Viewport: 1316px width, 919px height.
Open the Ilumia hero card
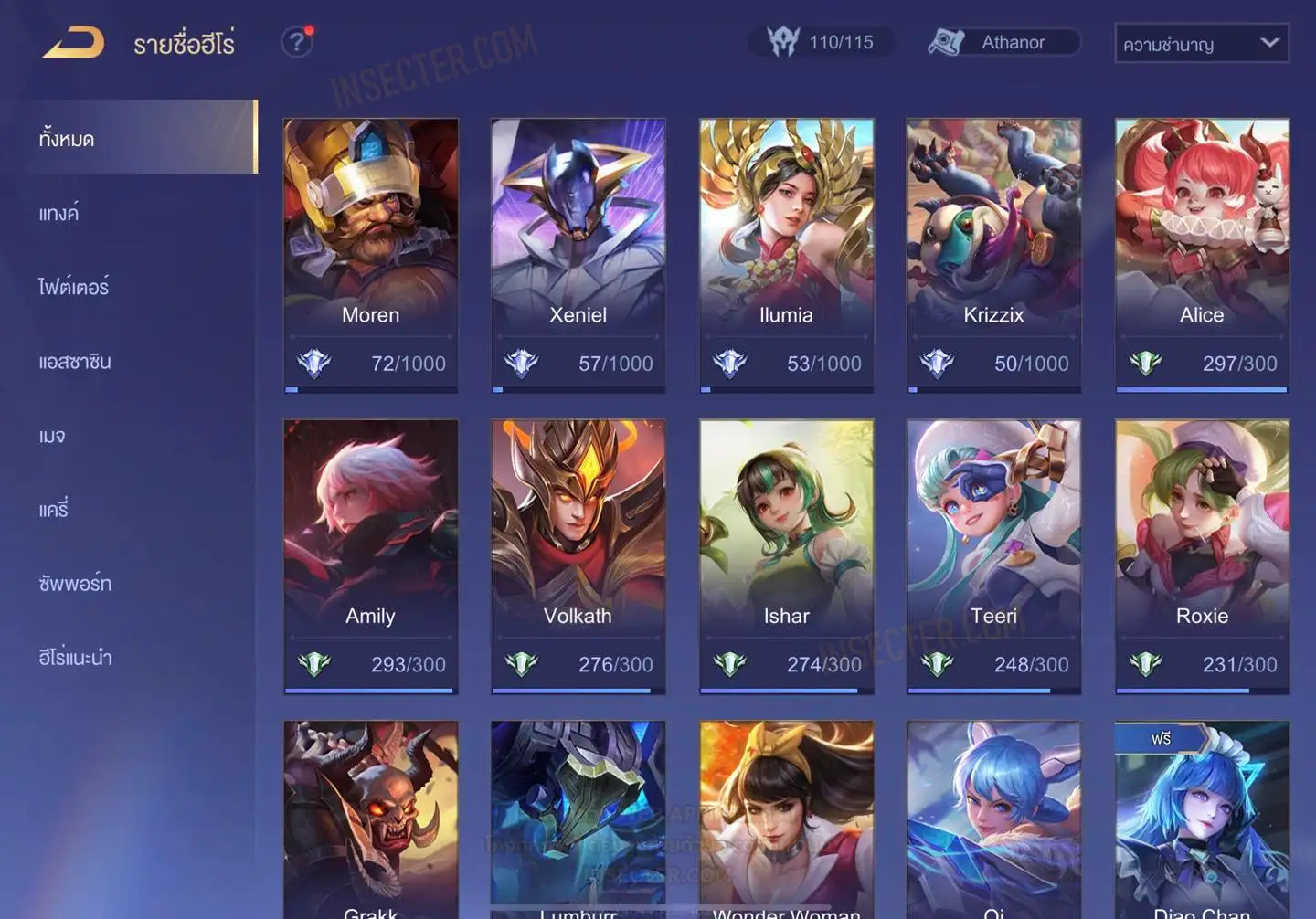[786, 255]
